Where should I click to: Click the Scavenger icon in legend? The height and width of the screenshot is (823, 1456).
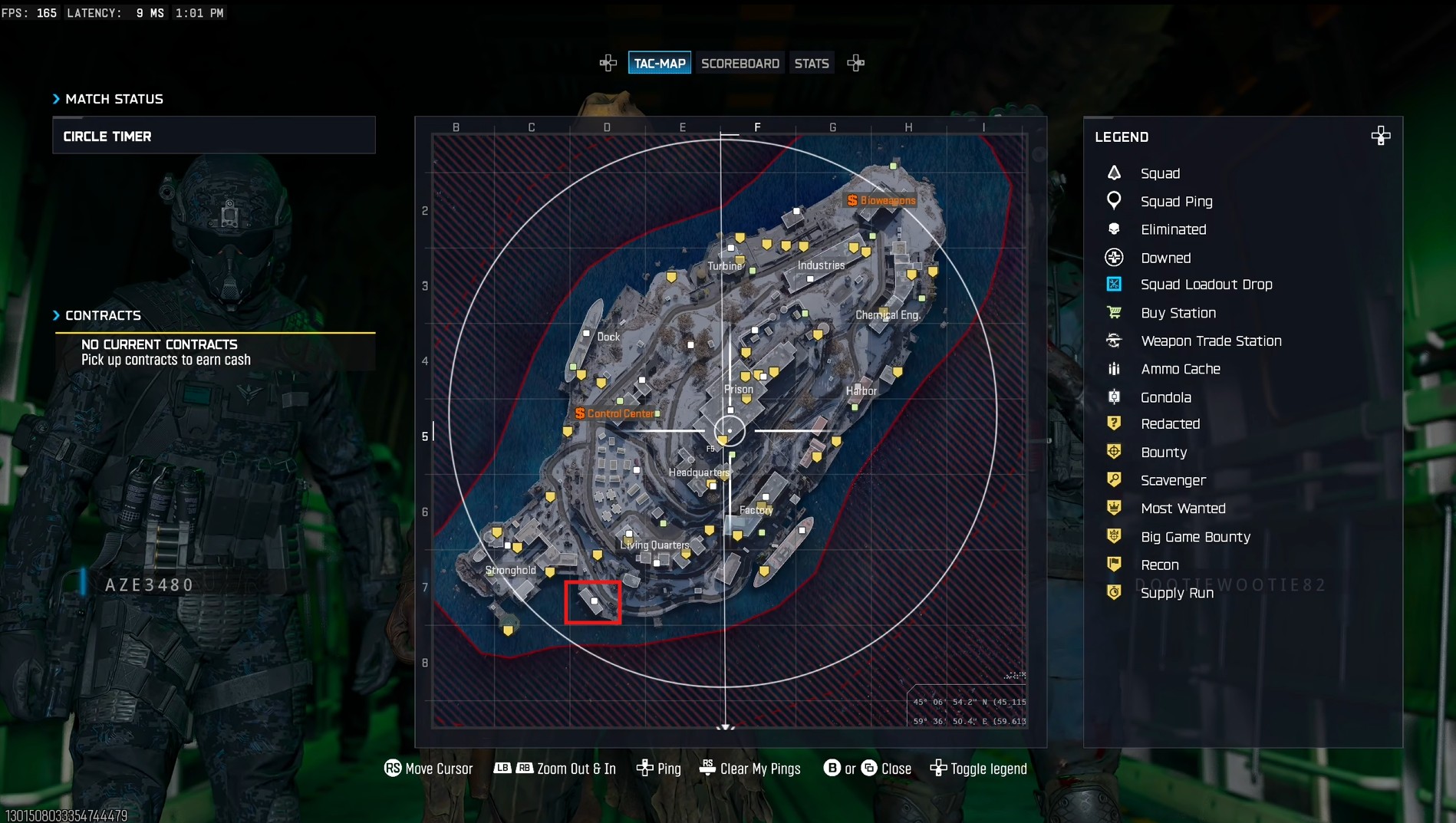(1114, 479)
